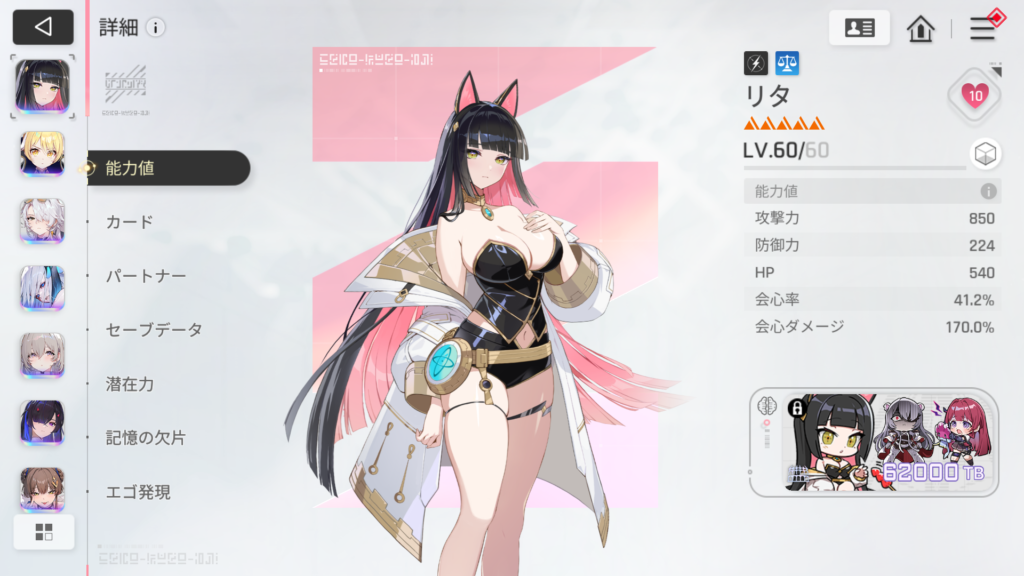Choose the brown-haired character portrait

(43, 489)
